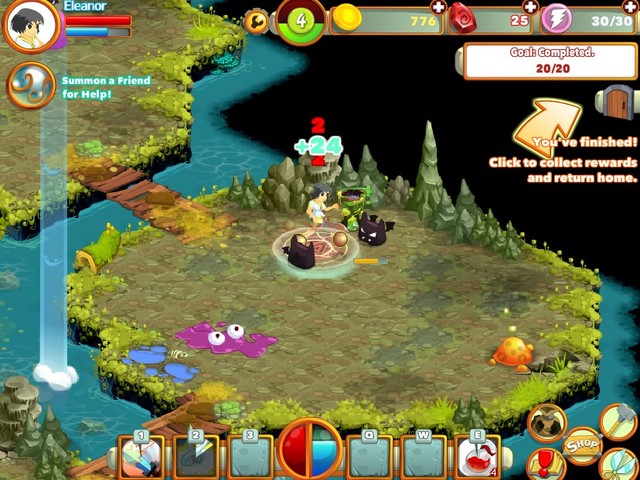Select the sword skill in slot 1
This screenshot has width=640, height=480.
(140, 456)
